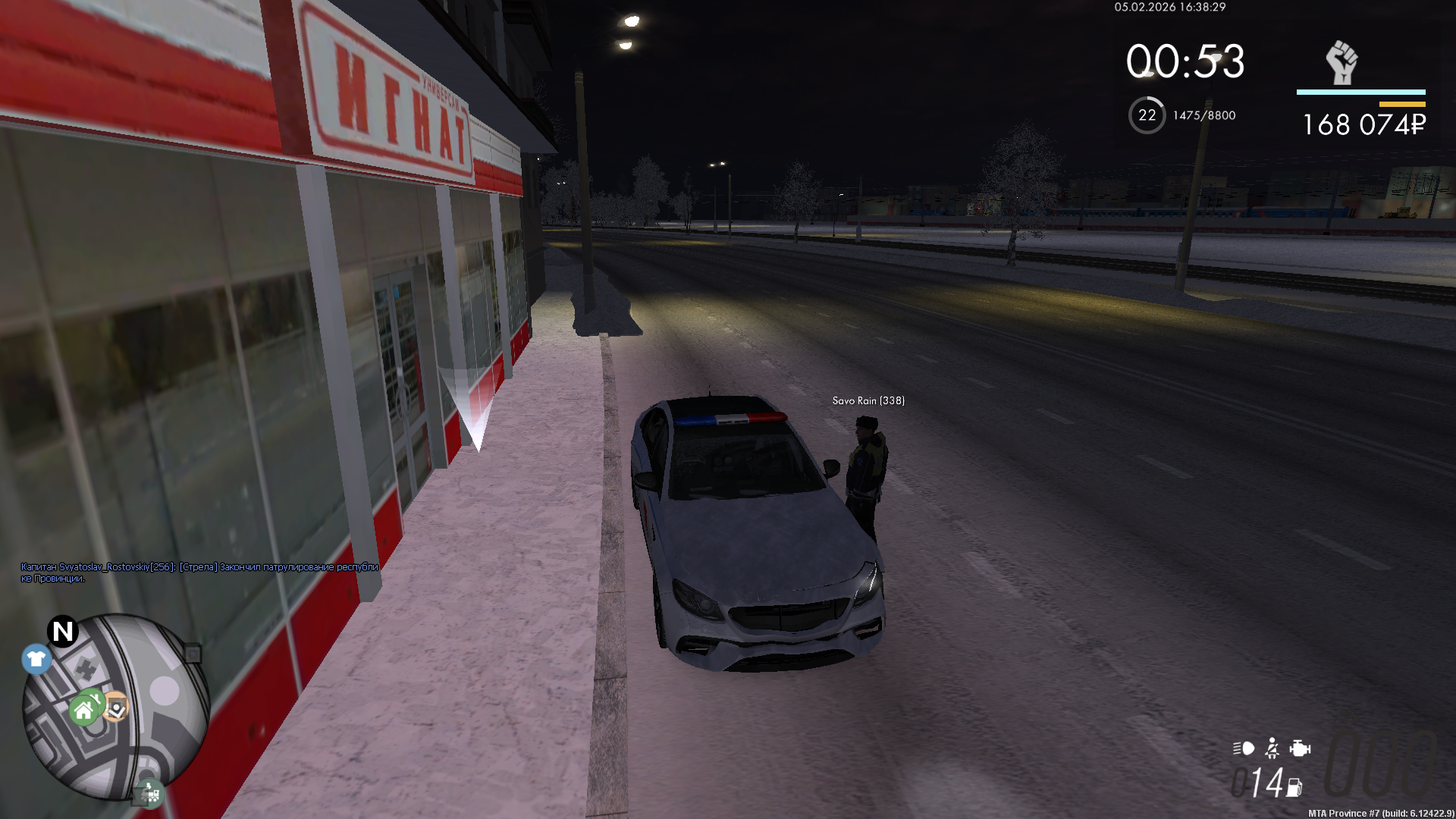Click the chat message from Svyatoslav_Rostovskiy
Screen dimensions: 1456x819
click(199, 573)
